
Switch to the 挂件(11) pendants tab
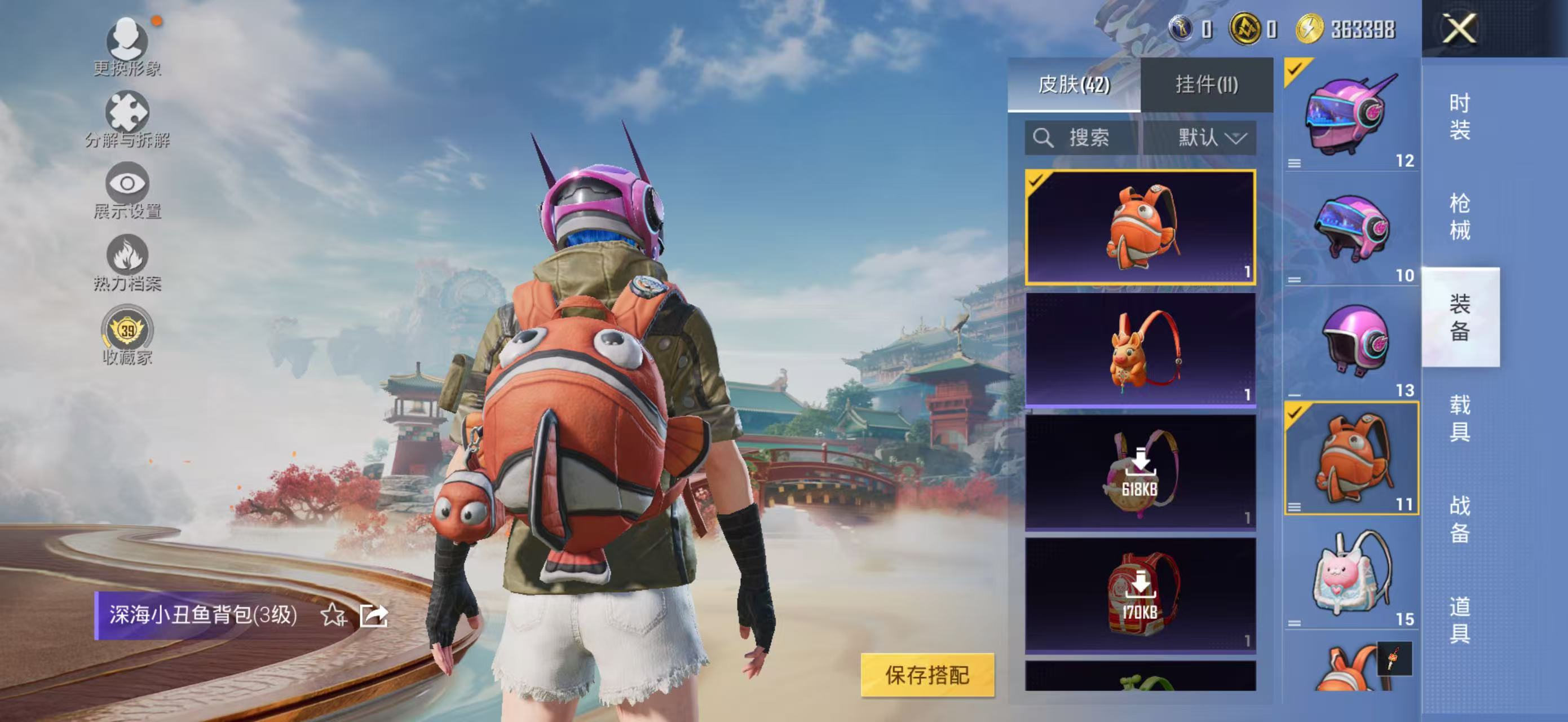tap(1207, 85)
